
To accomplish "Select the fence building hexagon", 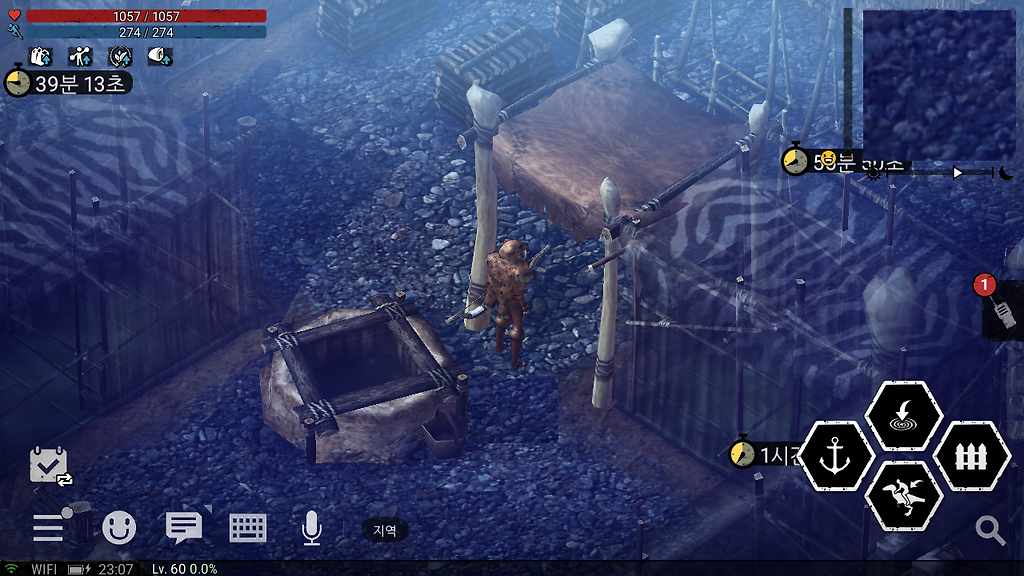I will (971, 456).
